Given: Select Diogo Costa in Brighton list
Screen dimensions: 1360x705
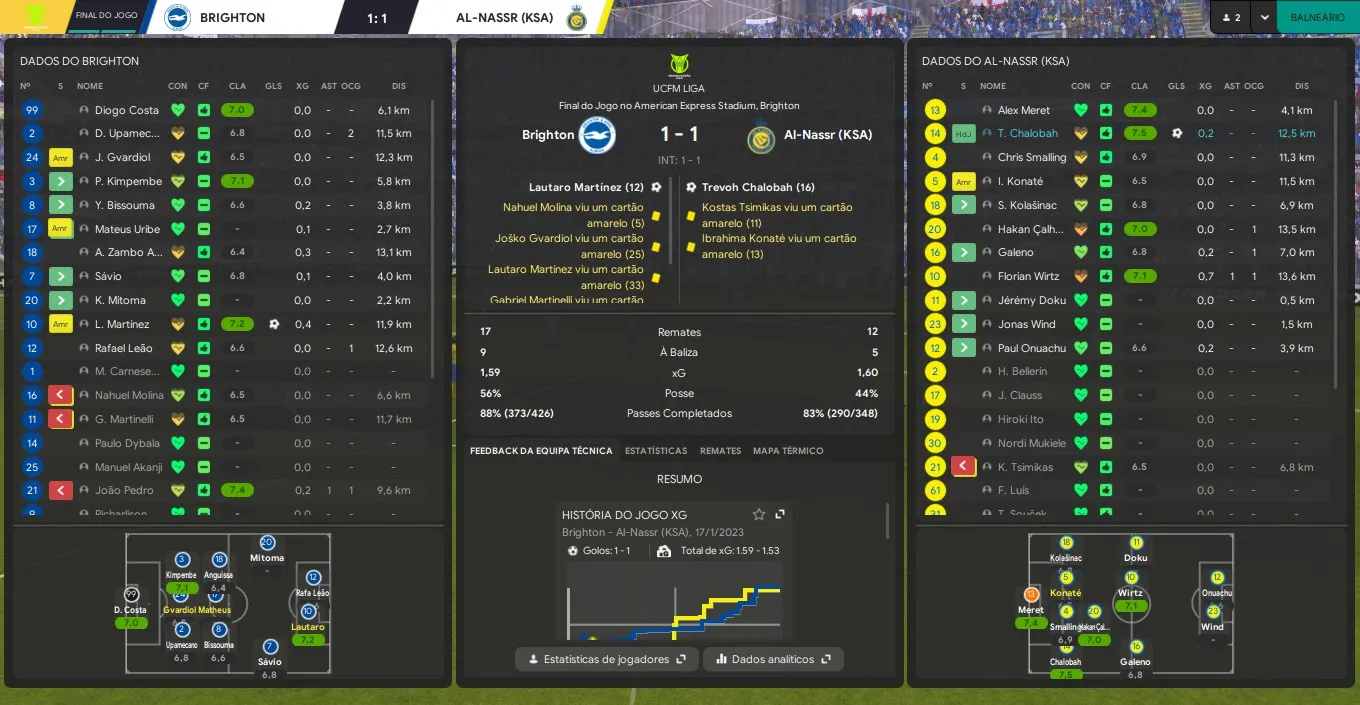Looking at the screenshot, I should (x=126, y=110).
